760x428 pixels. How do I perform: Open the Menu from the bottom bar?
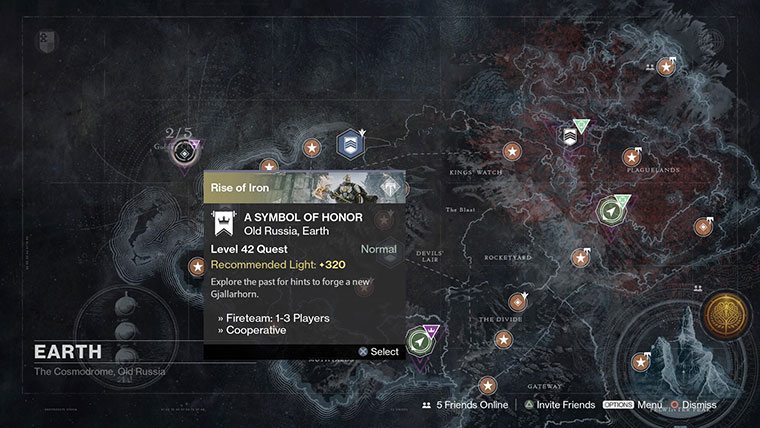(x=633, y=405)
